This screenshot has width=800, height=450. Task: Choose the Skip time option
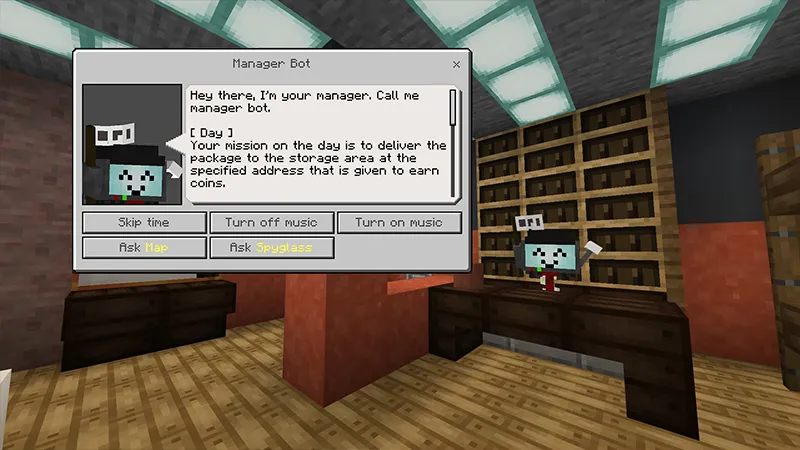[145, 222]
